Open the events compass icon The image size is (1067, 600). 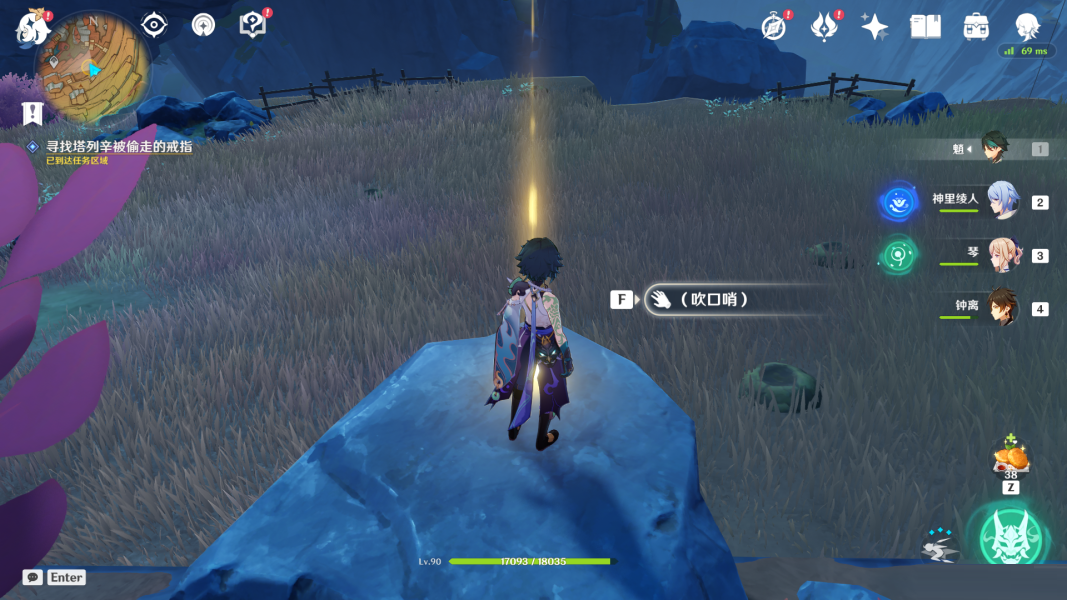coord(773,27)
